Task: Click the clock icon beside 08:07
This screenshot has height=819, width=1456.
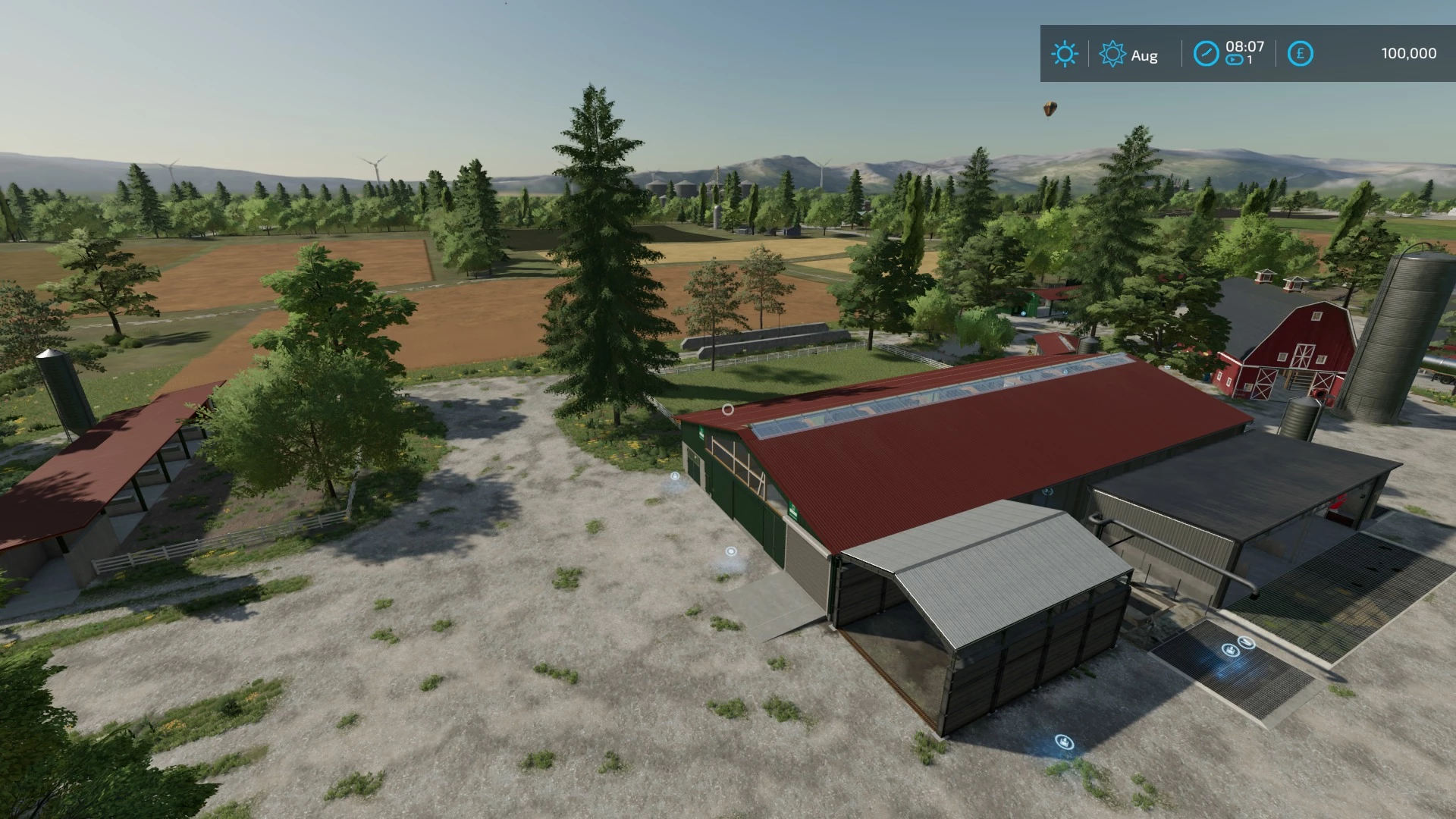Action: coord(1206,54)
